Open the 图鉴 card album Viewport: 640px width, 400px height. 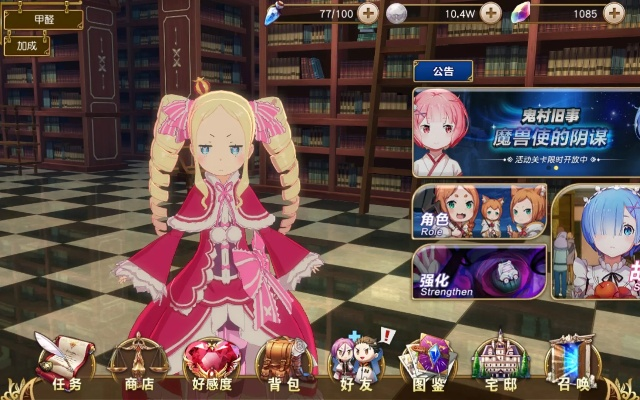tap(427, 363)
